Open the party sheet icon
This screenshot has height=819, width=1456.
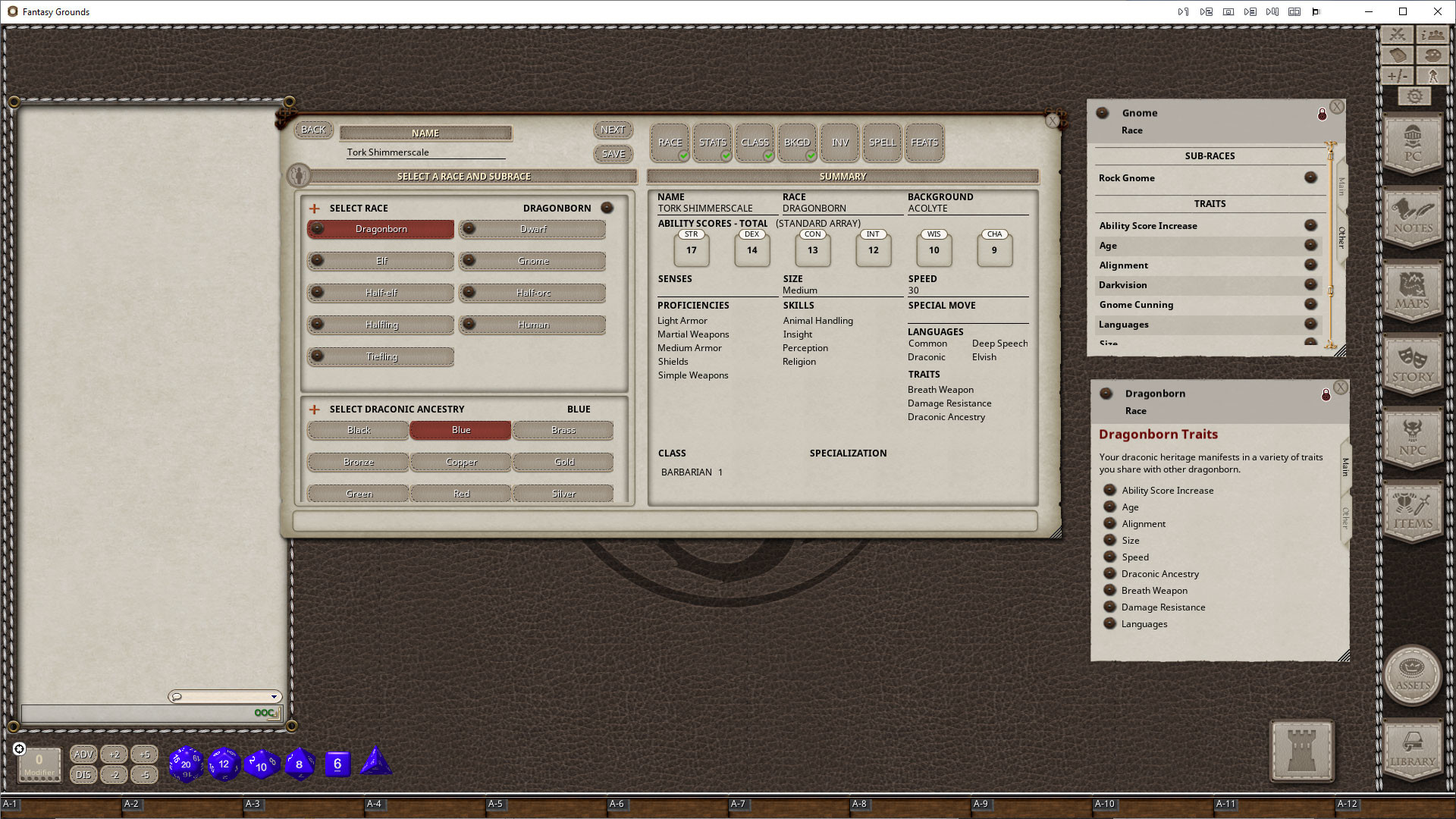tap(1432, 34)
